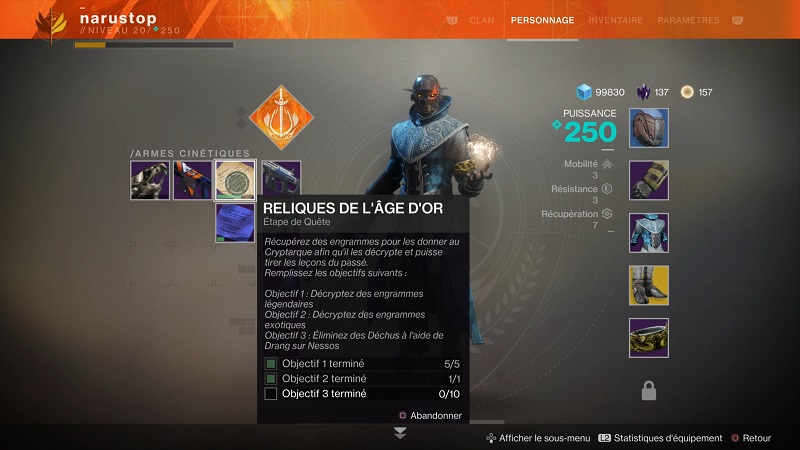Choose the blue sidearm weapon slot
This screenshot has height=450, width=800.
tap(280, 180)
